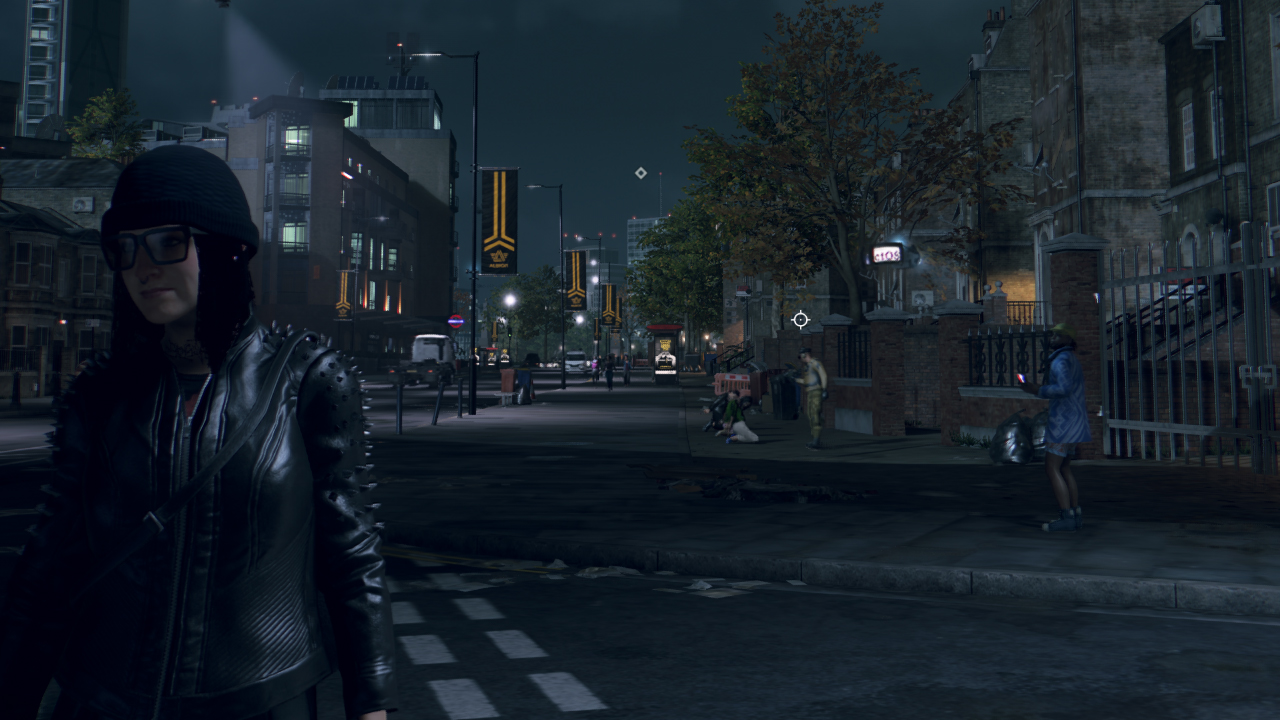This screenshot has width=1280, height=720.
Task: Select the diamond objective waypoint marker
Action: click(x=640, y=173)
